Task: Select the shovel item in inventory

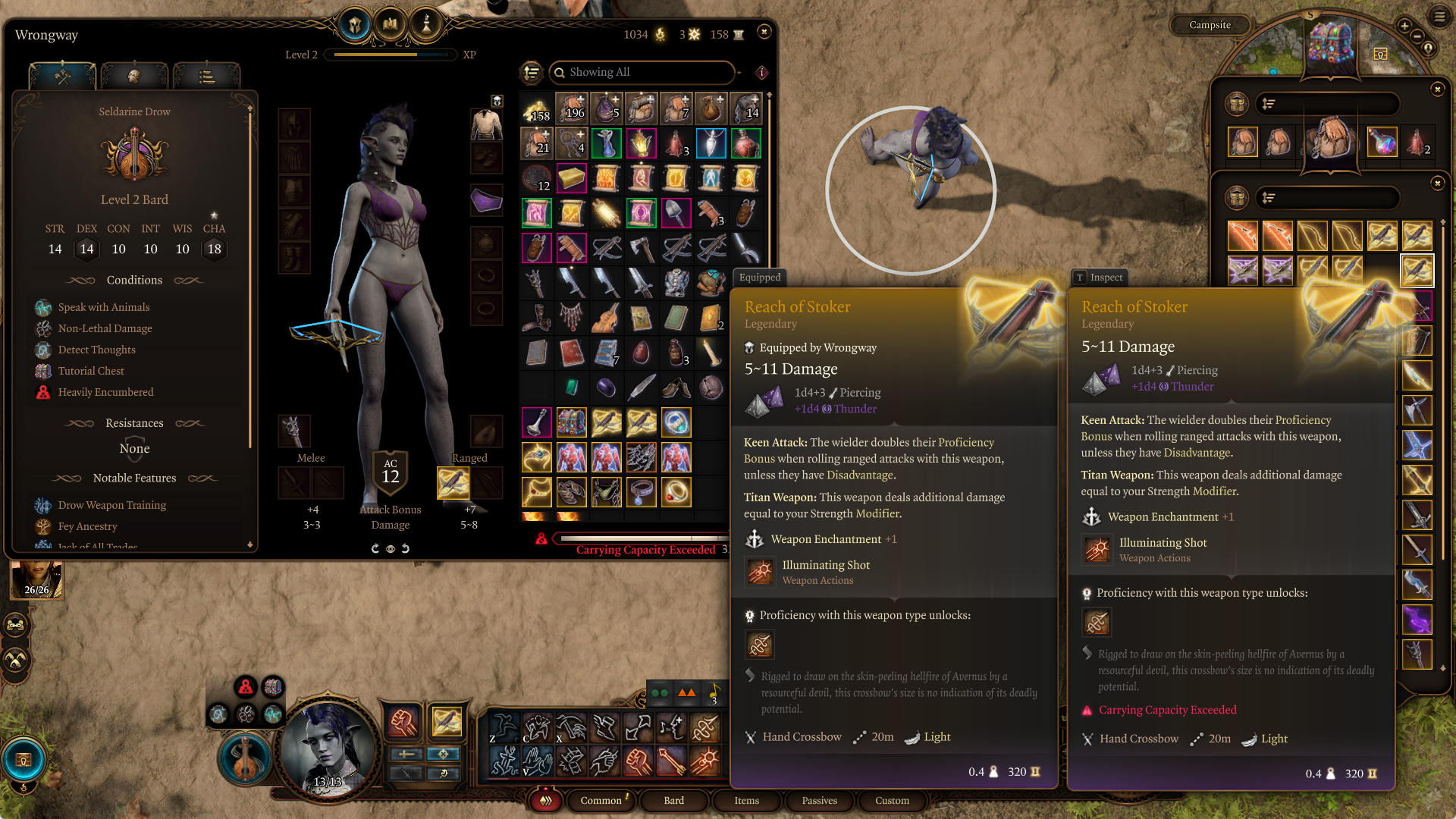Action: (676, 214)
